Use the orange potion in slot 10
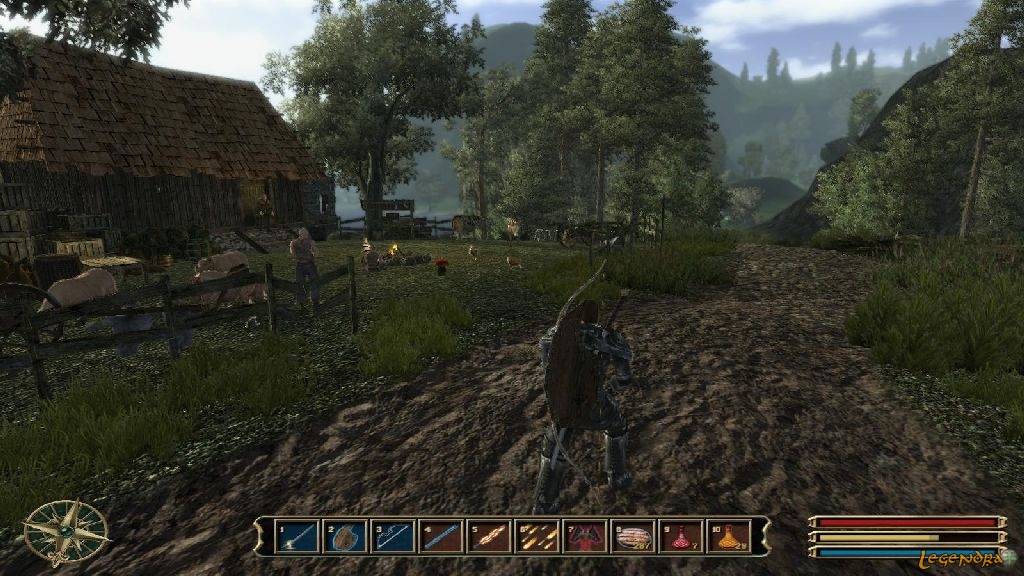 tap(728, 537)
